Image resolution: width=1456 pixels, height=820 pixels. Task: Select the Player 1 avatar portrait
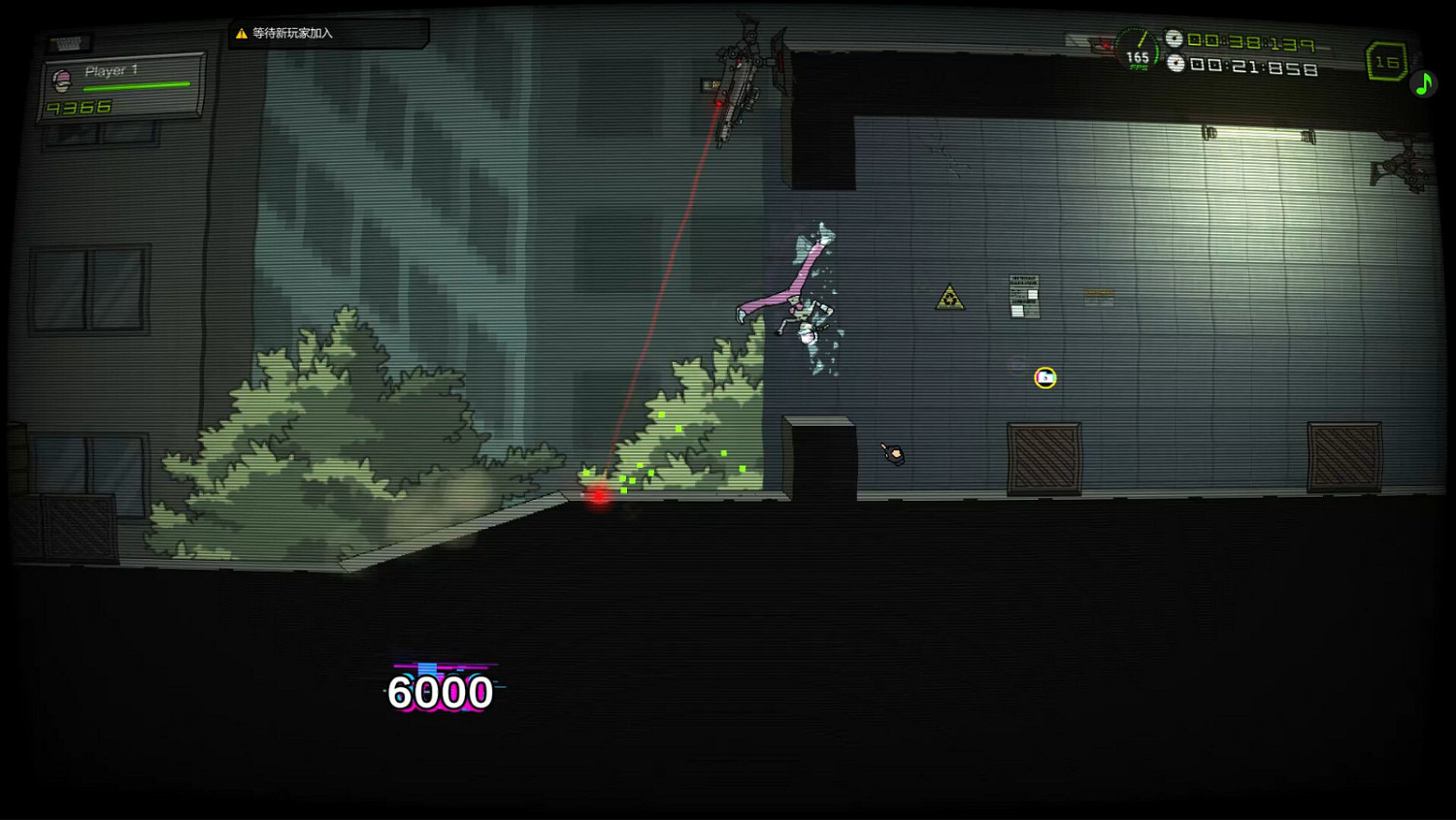point(62,82)
